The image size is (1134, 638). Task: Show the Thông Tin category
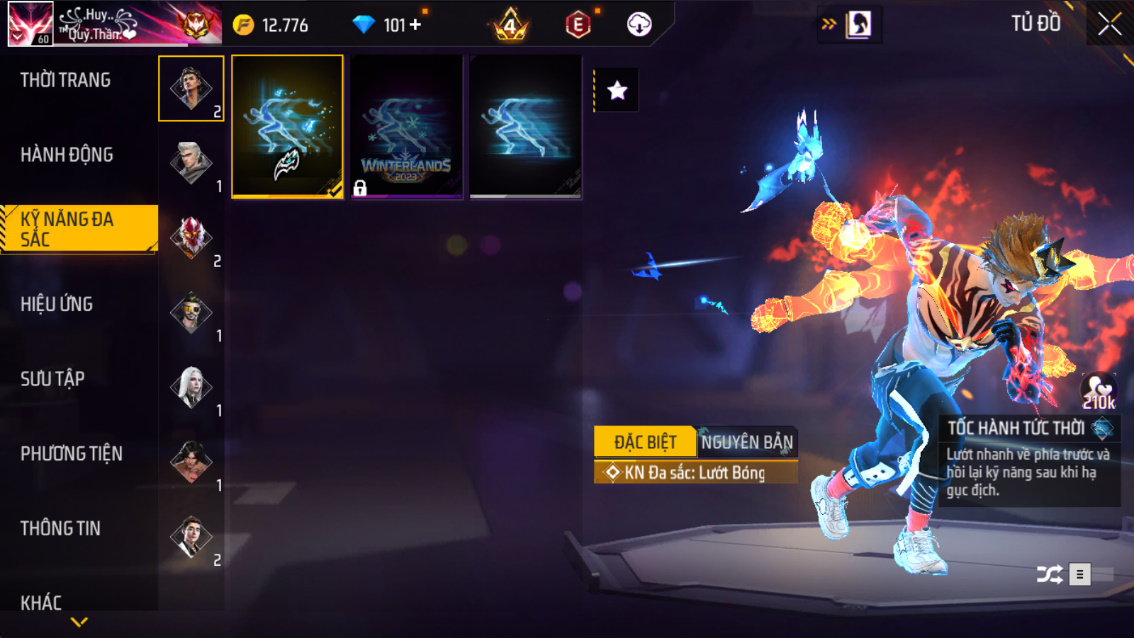[61, 528]
